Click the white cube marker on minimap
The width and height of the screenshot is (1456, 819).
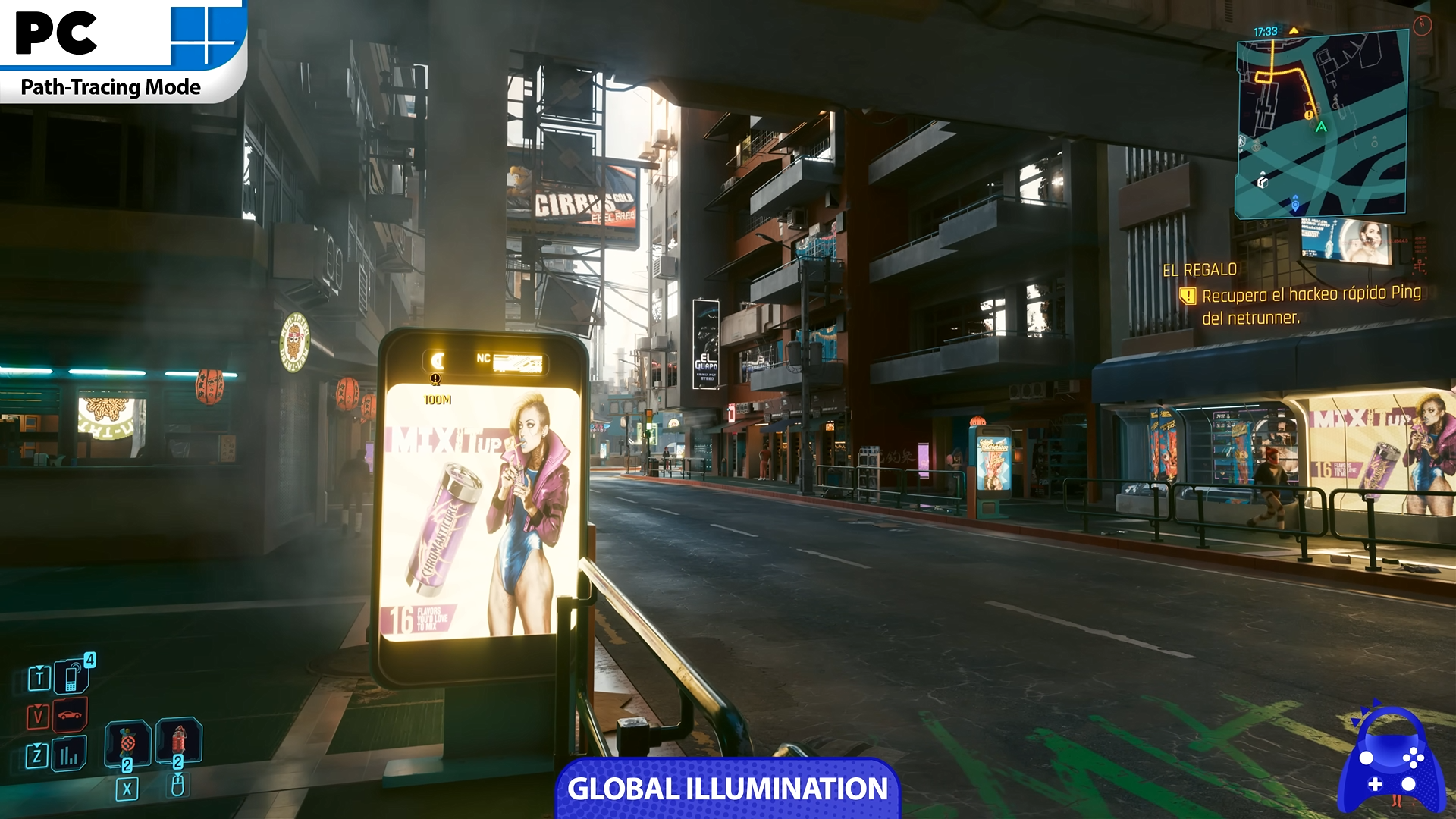point(1263,181)
